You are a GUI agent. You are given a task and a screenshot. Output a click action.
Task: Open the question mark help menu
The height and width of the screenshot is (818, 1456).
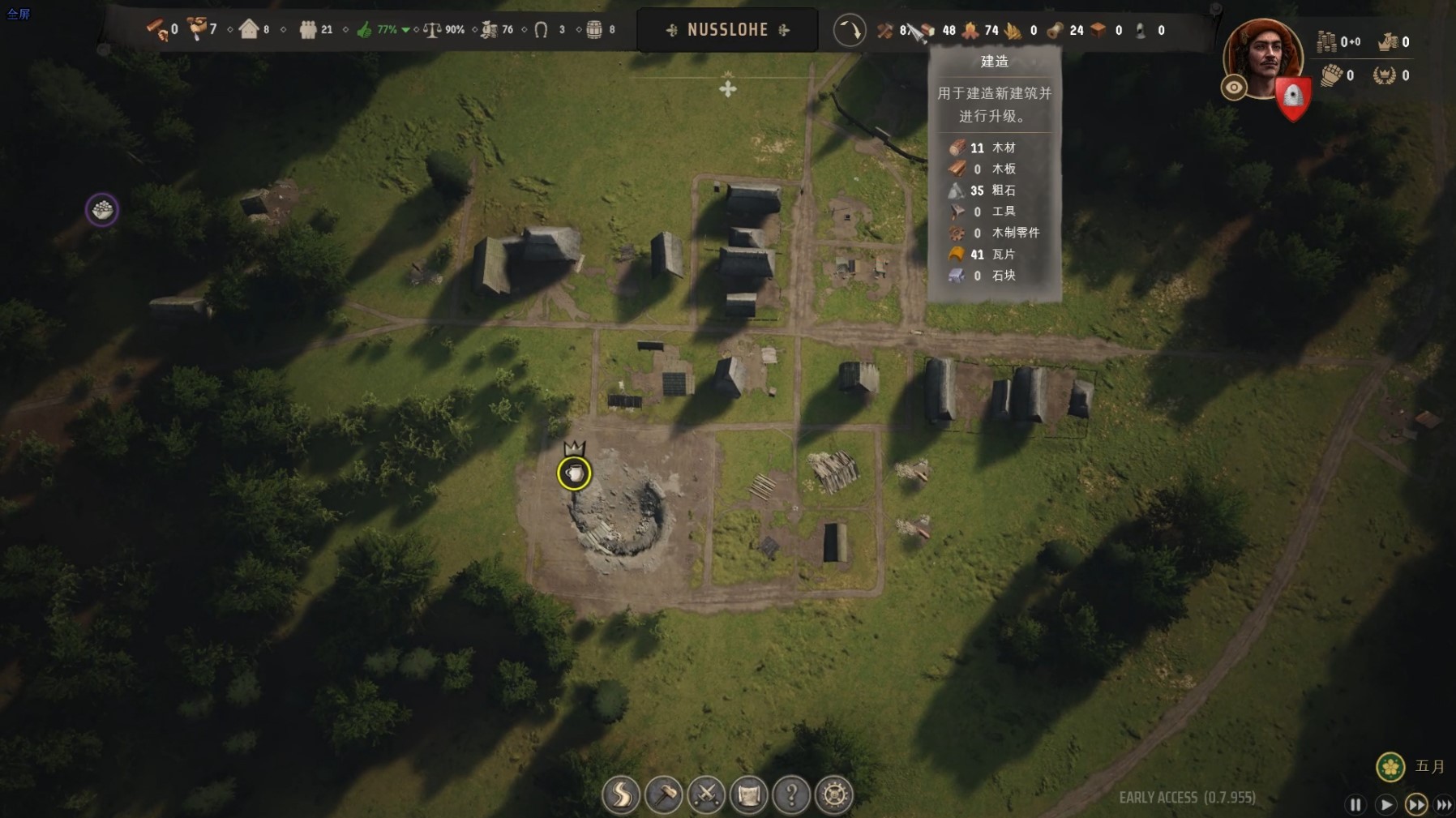pyautogui.click(x=791, y=794)
